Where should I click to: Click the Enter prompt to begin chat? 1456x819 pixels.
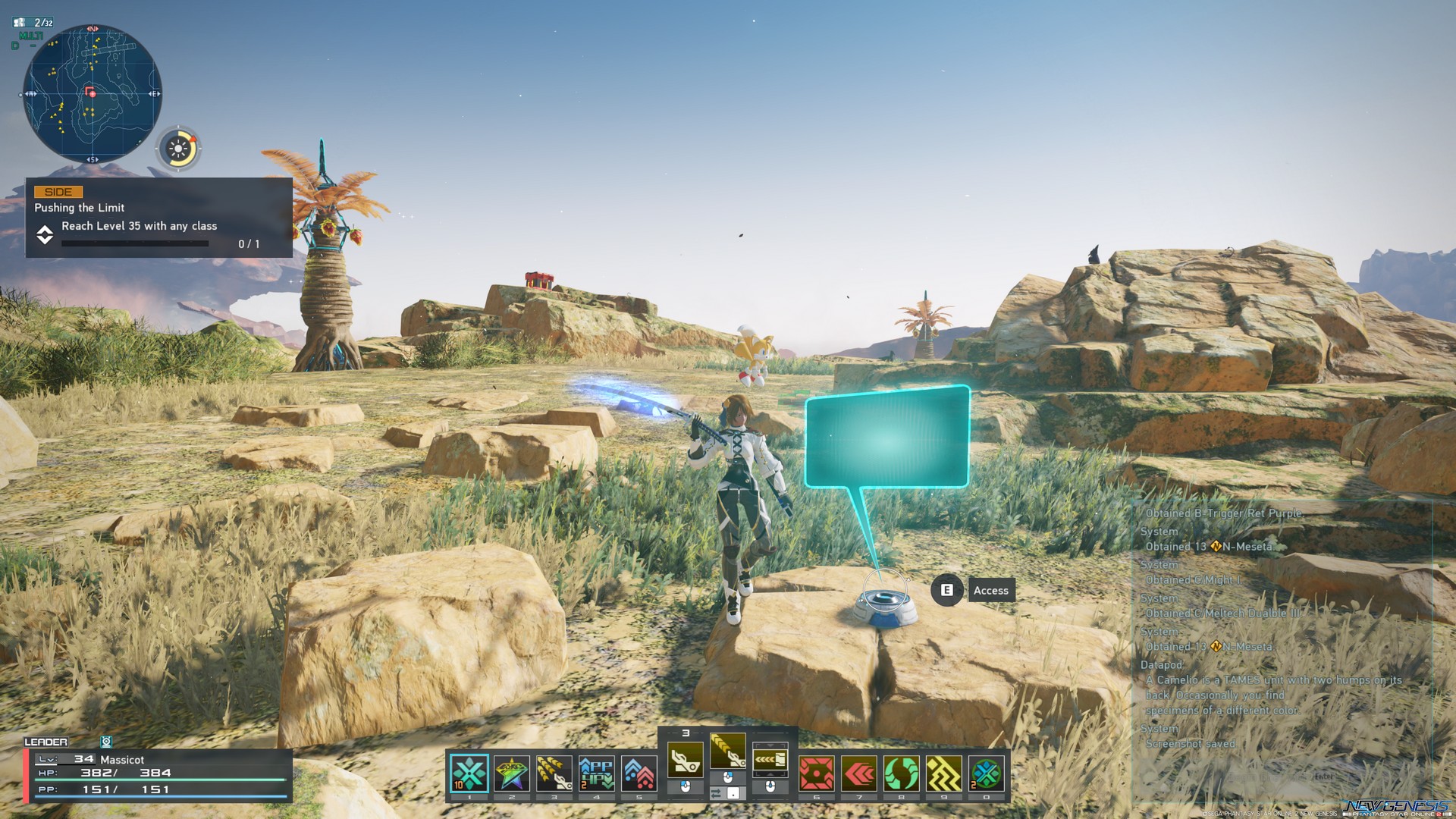tap(1325, 777)
